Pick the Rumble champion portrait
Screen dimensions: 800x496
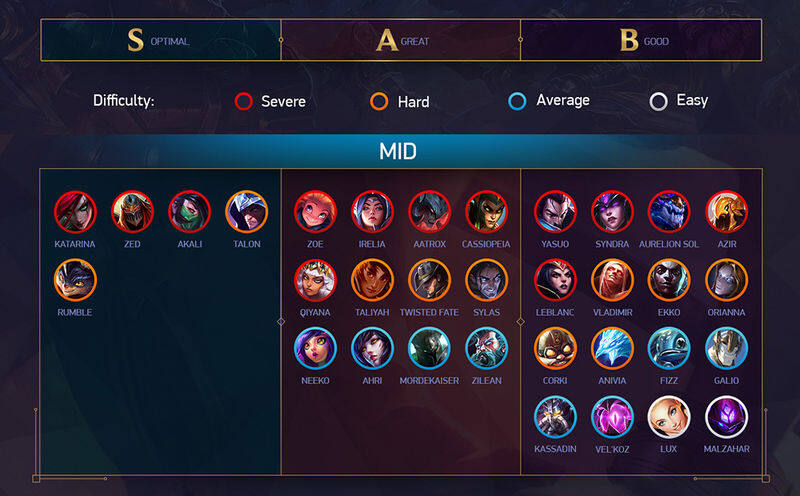[x=76, y=280]
